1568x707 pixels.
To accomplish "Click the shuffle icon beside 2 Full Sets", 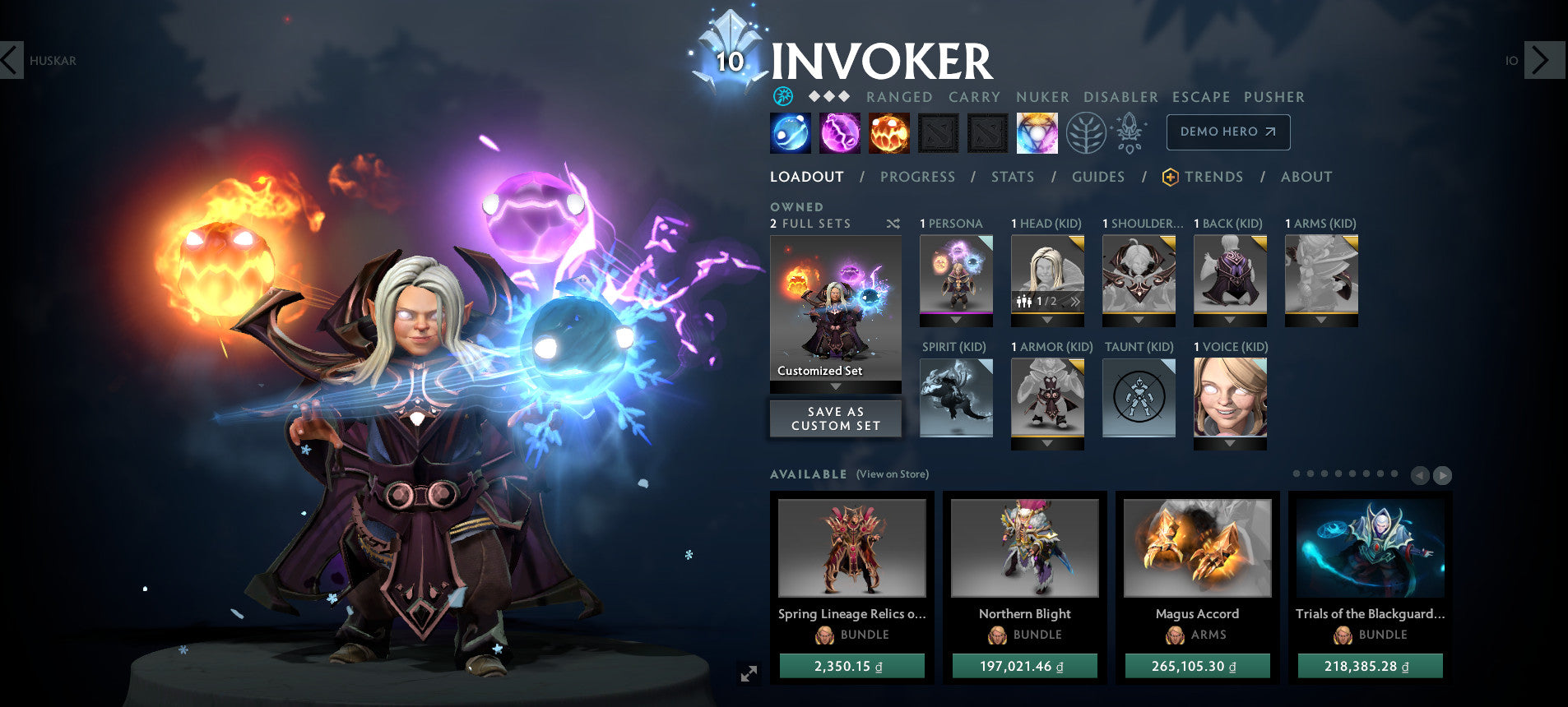I will tap(893, 224).
